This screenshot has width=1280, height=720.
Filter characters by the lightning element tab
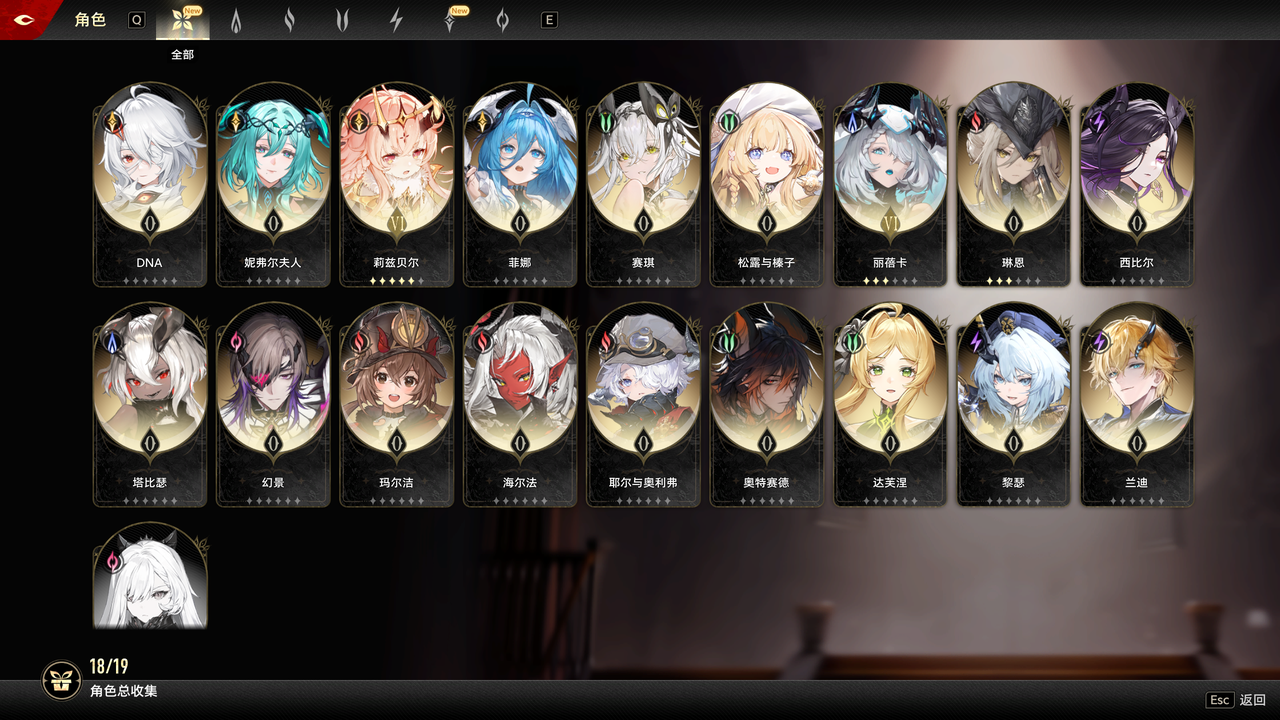coord(396,21)
